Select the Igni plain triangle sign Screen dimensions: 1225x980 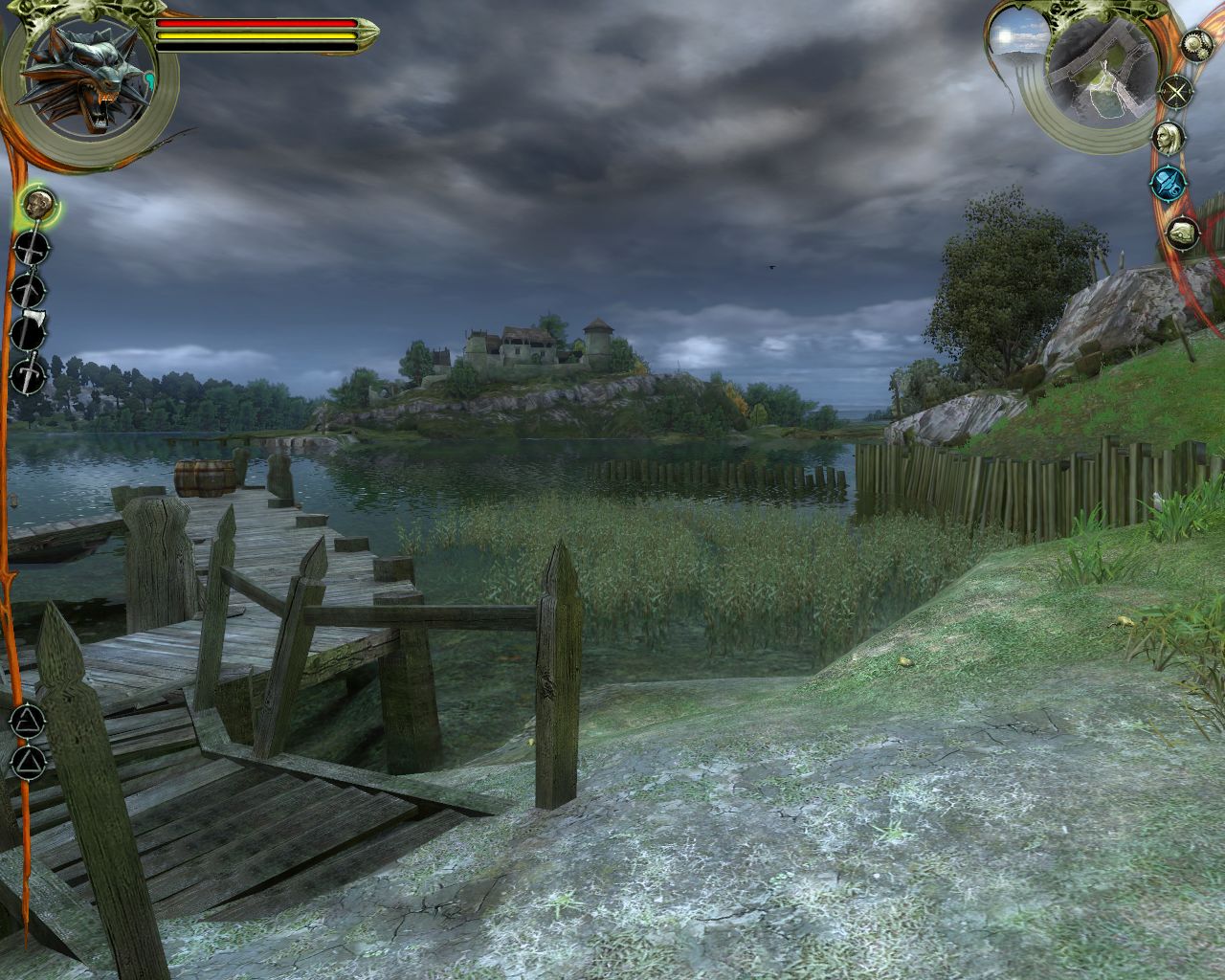[x=28, y=761]
